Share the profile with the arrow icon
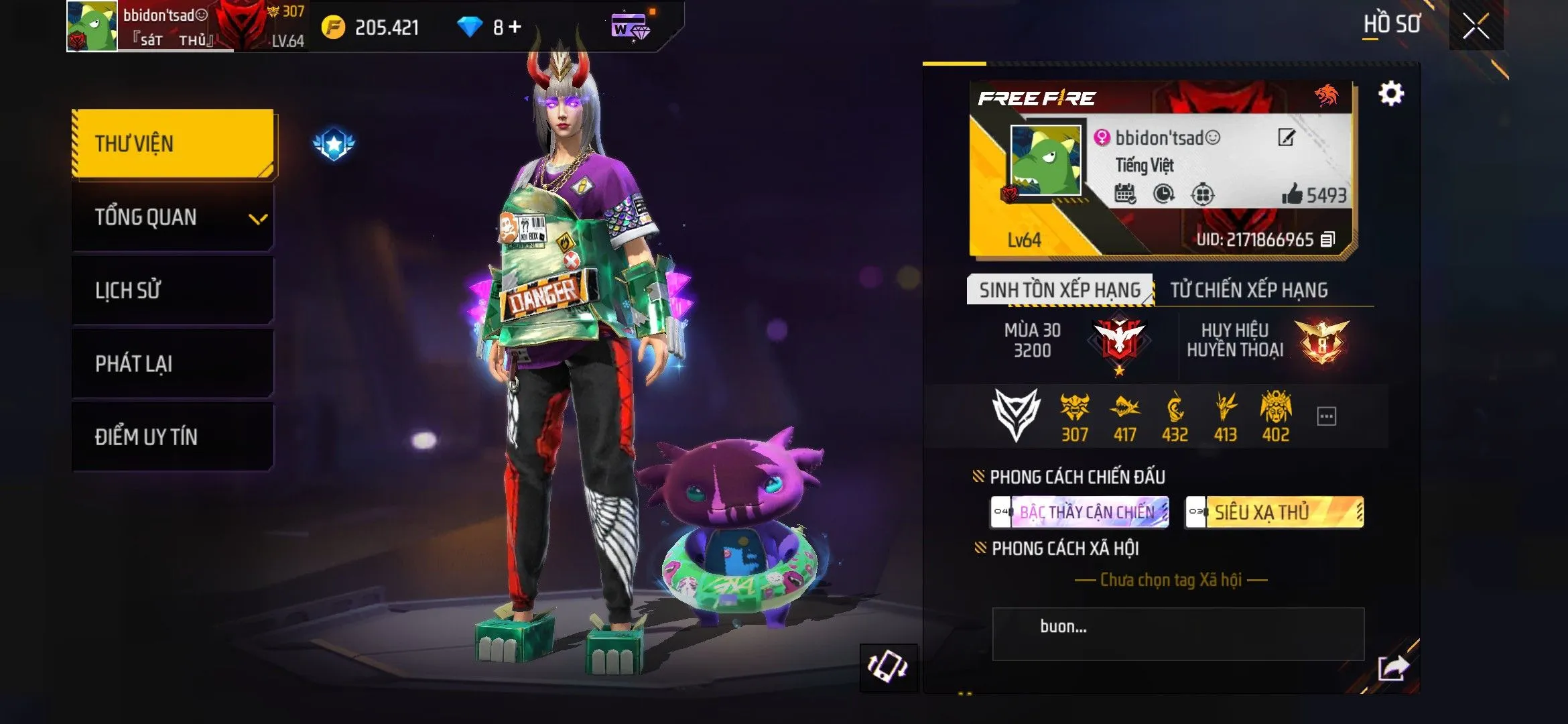The image size is (1568, 724). point(1393,667)
